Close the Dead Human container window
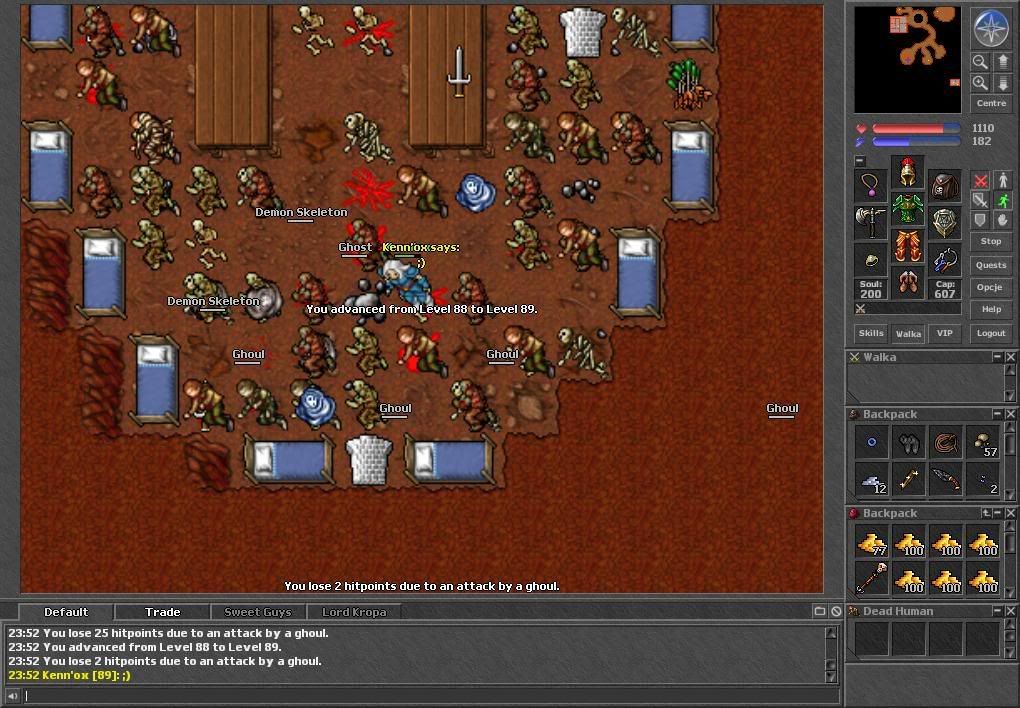Viewport: 1020px width, 708px height. [x=1011, y=611]
